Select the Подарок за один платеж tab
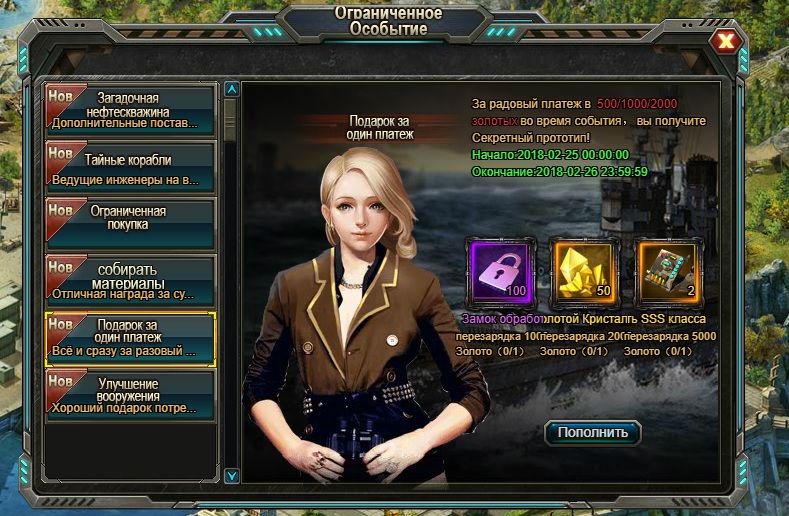The width and height of the screenshot is (789, 516). (x=130, y=338)
